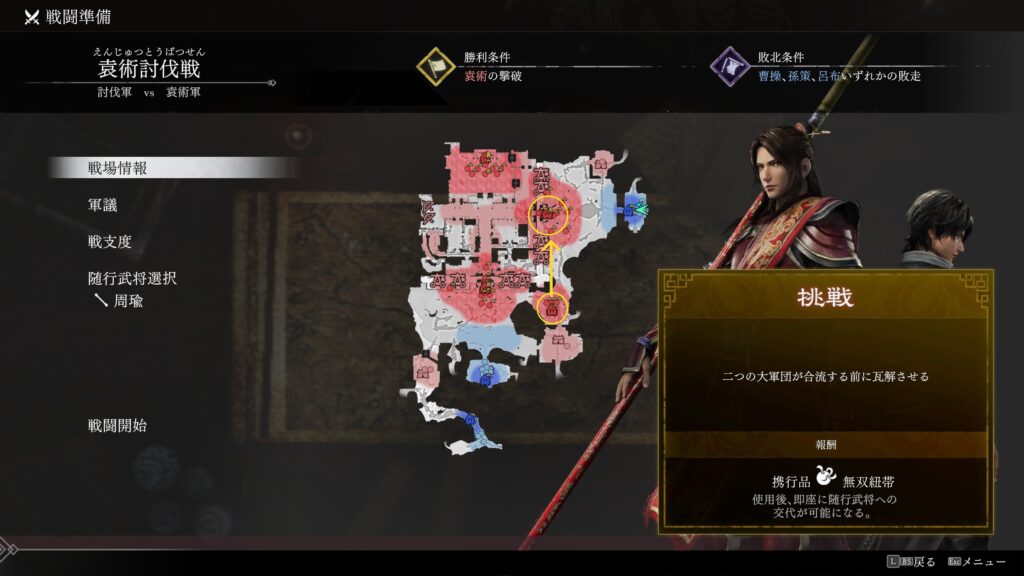Start the battle with 戦闘開始
1024x576 pixels.
(117, 425)
